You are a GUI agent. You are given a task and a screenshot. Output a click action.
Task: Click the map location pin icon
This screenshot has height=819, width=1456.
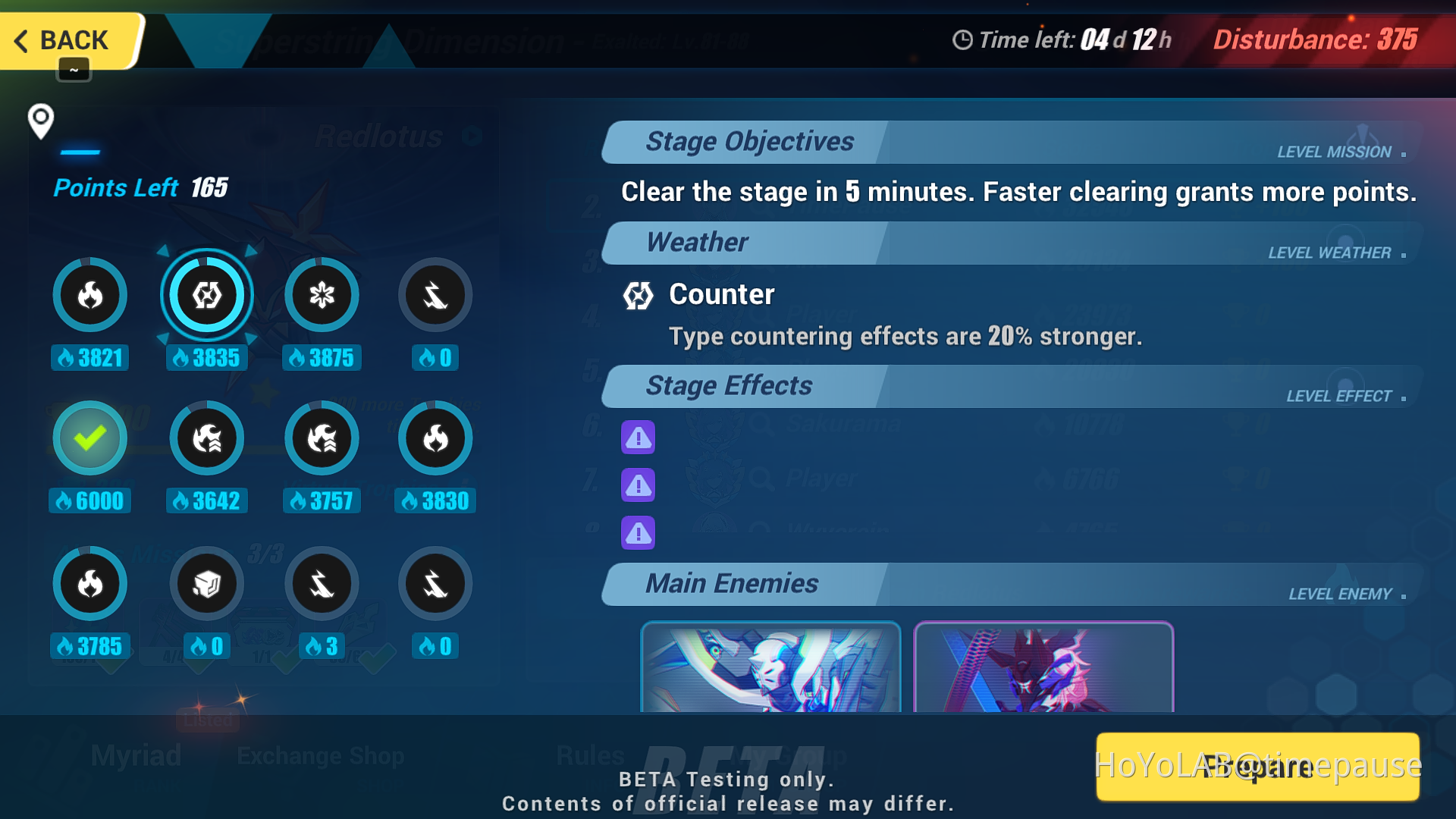pos(40,123)
